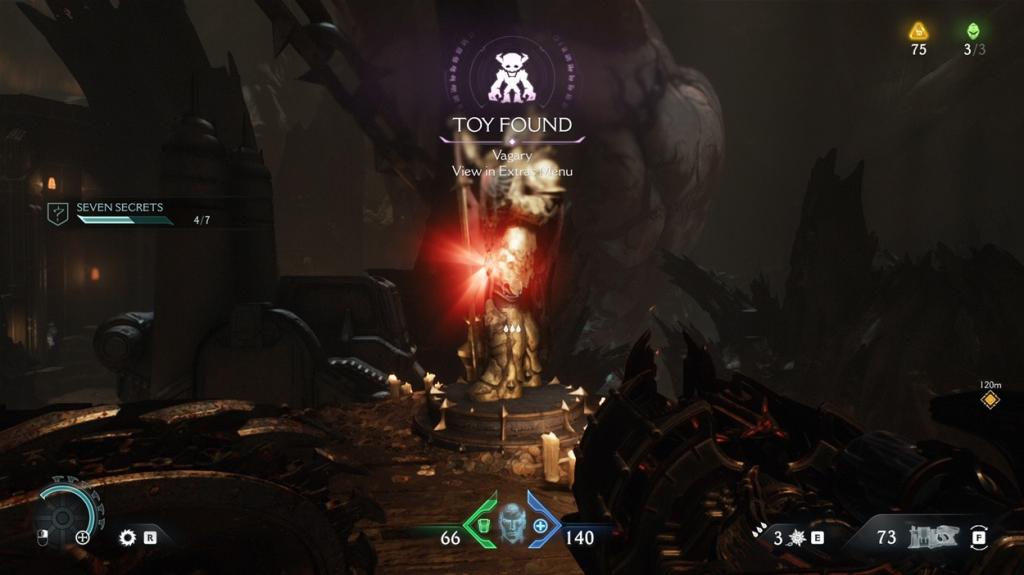The image size is (1024, 575).
Task: Click the green armor icon
Action: pyautogui.click(x=481, y=525)
